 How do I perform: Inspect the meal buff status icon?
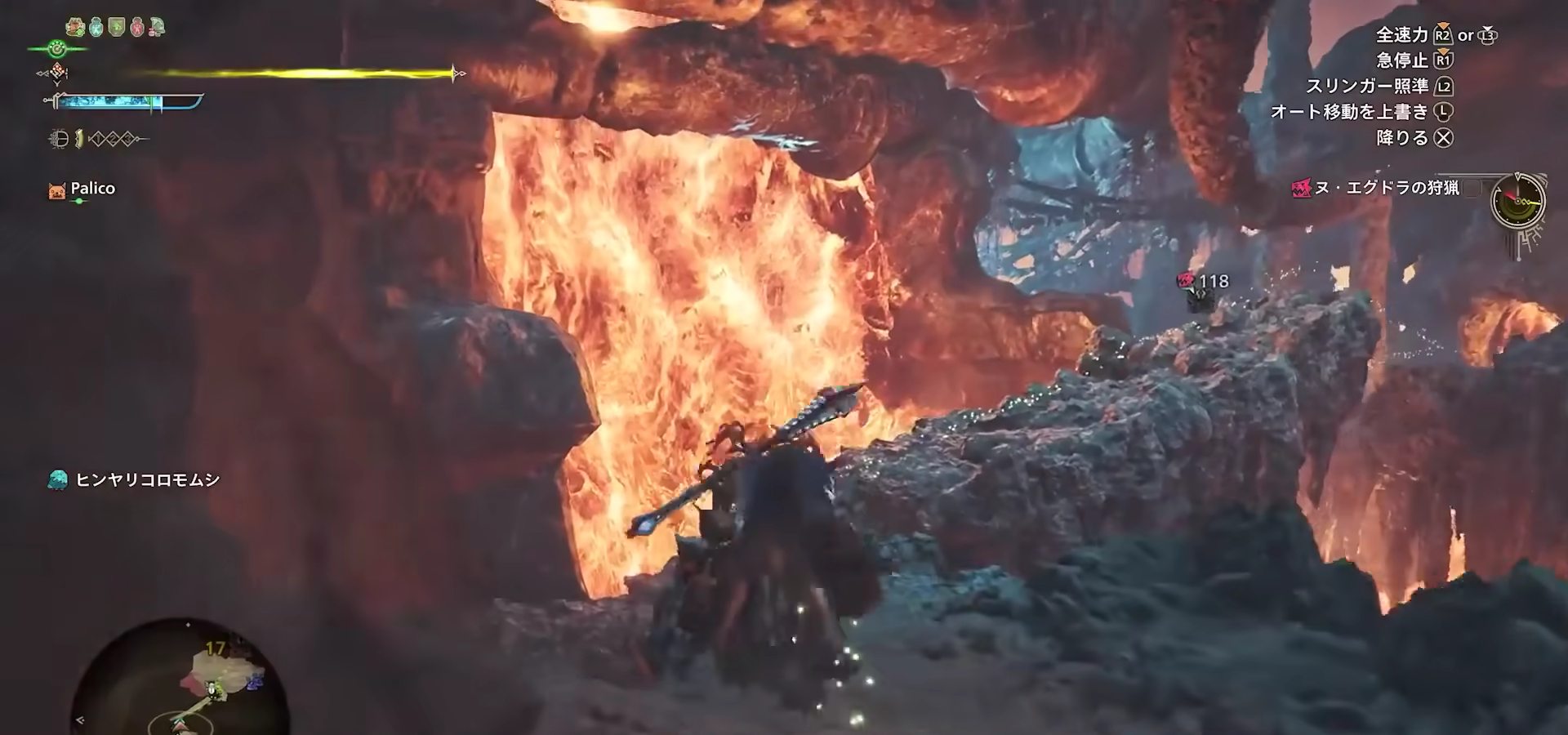76,27
